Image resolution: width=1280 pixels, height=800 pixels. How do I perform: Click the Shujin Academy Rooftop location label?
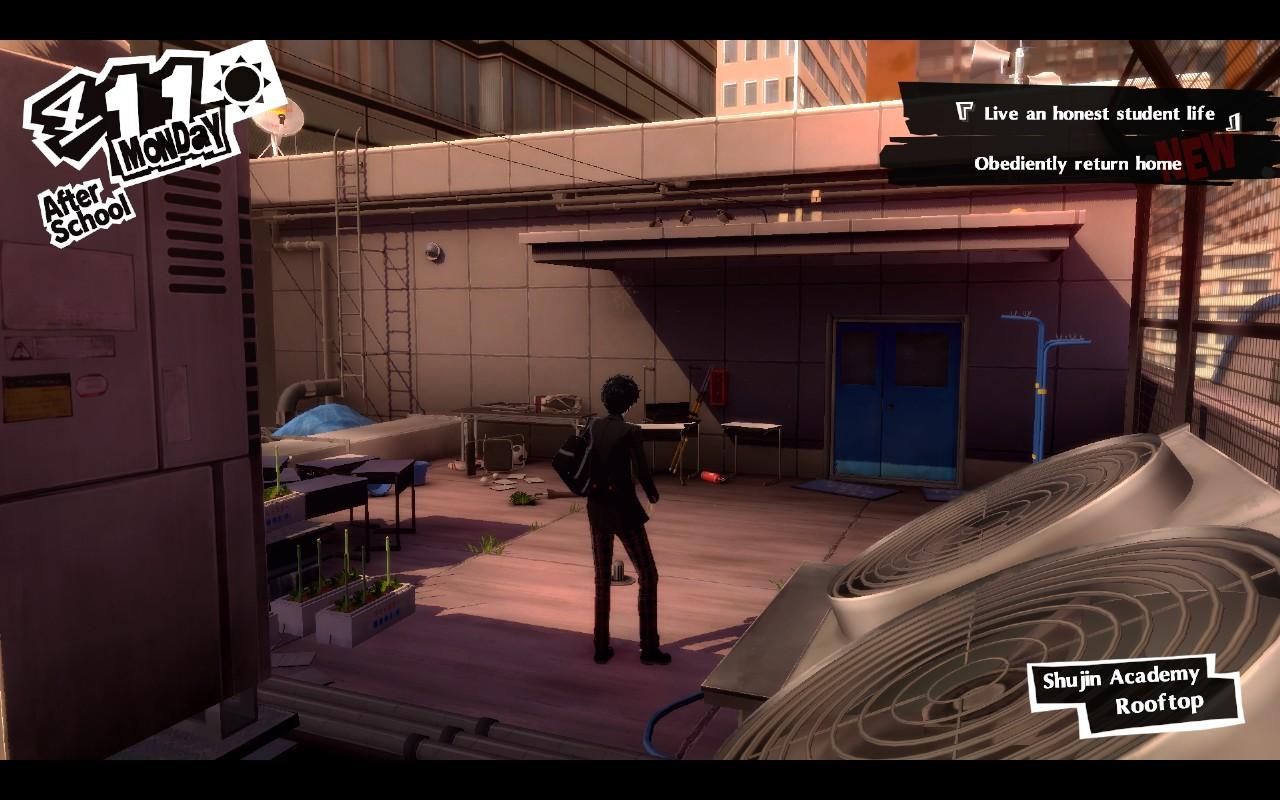pyautogui.click(x=1134, y=692)
